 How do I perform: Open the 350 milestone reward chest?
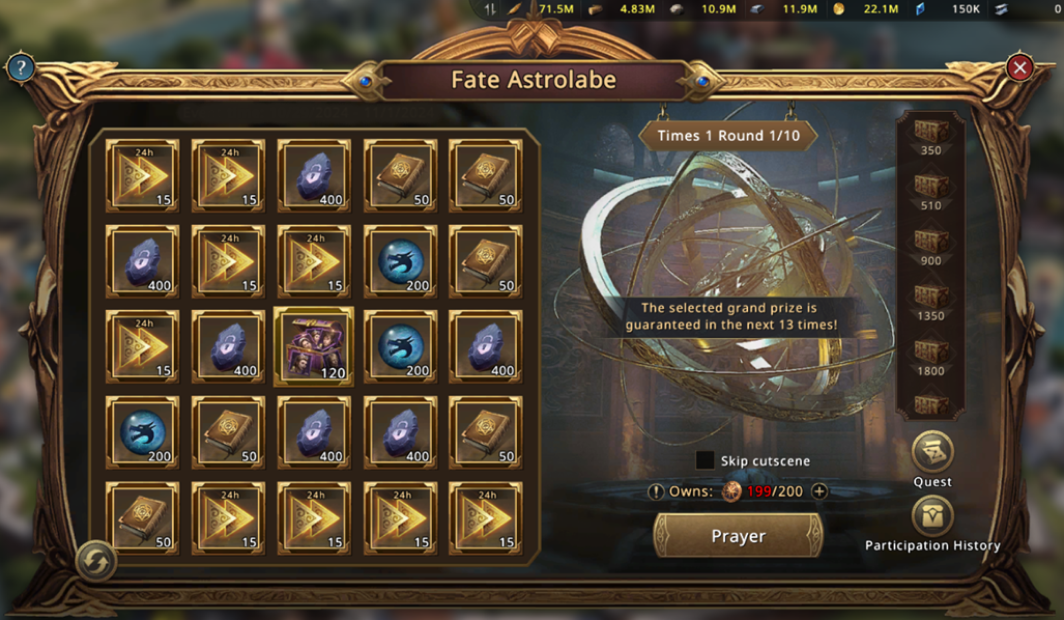(931, 131)
